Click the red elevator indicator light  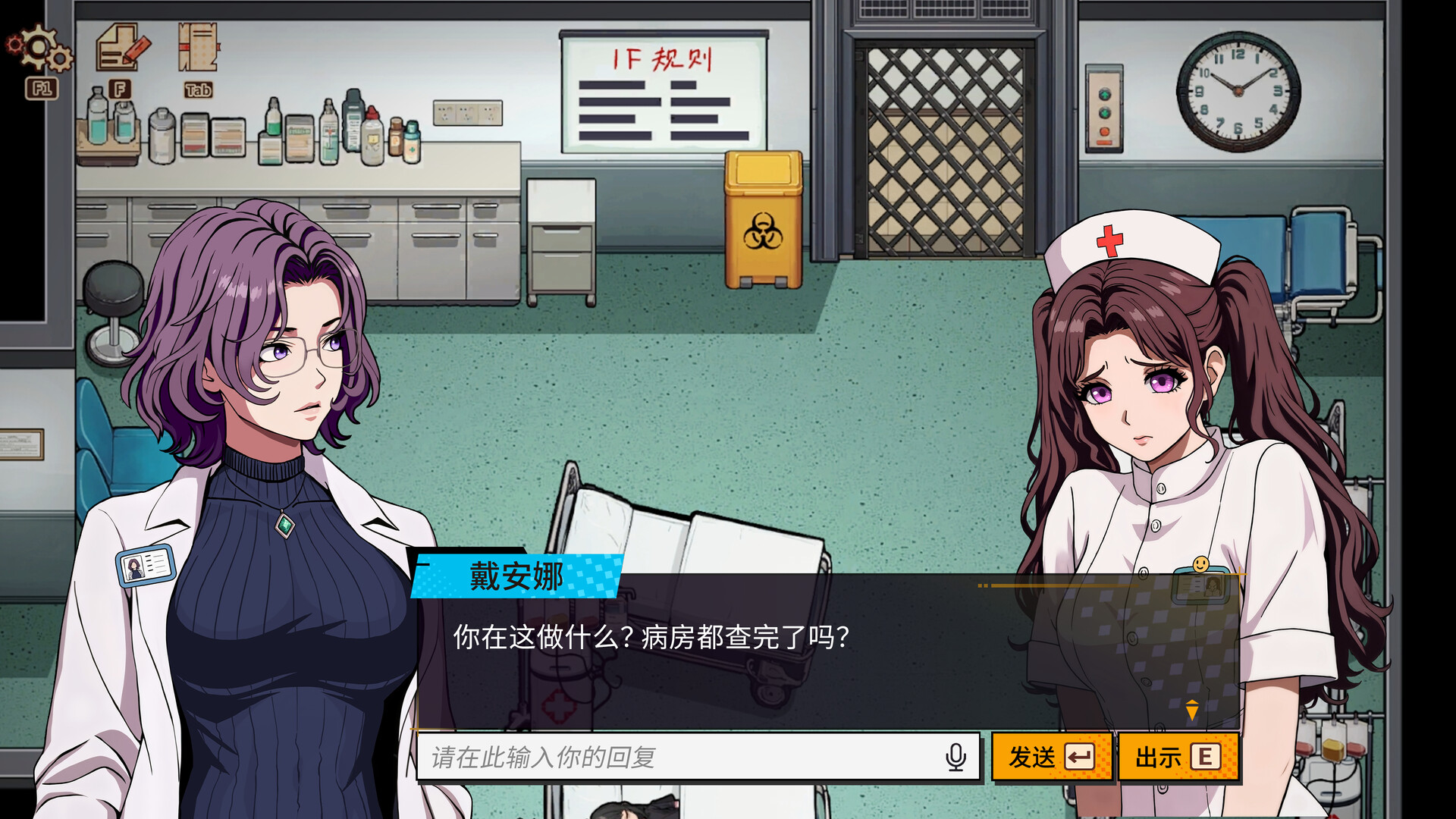tap(1104, 131)
